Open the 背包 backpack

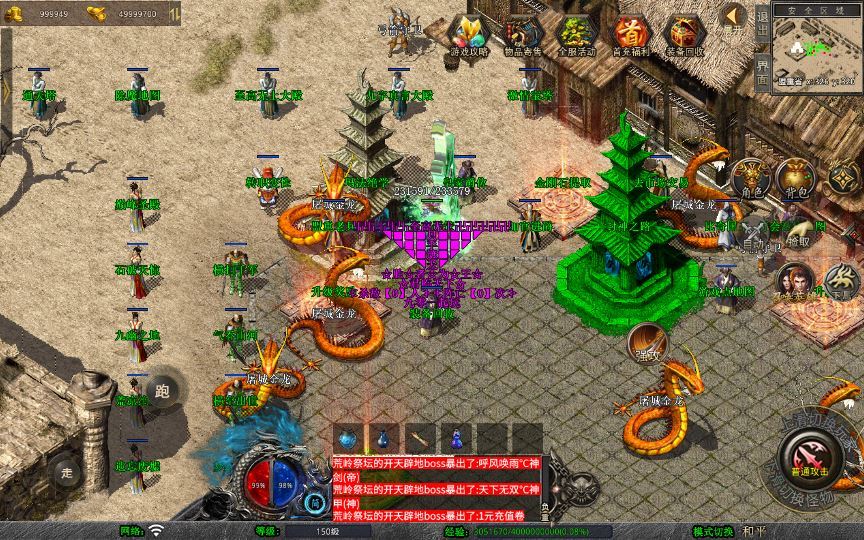click(x=796, y=178)
